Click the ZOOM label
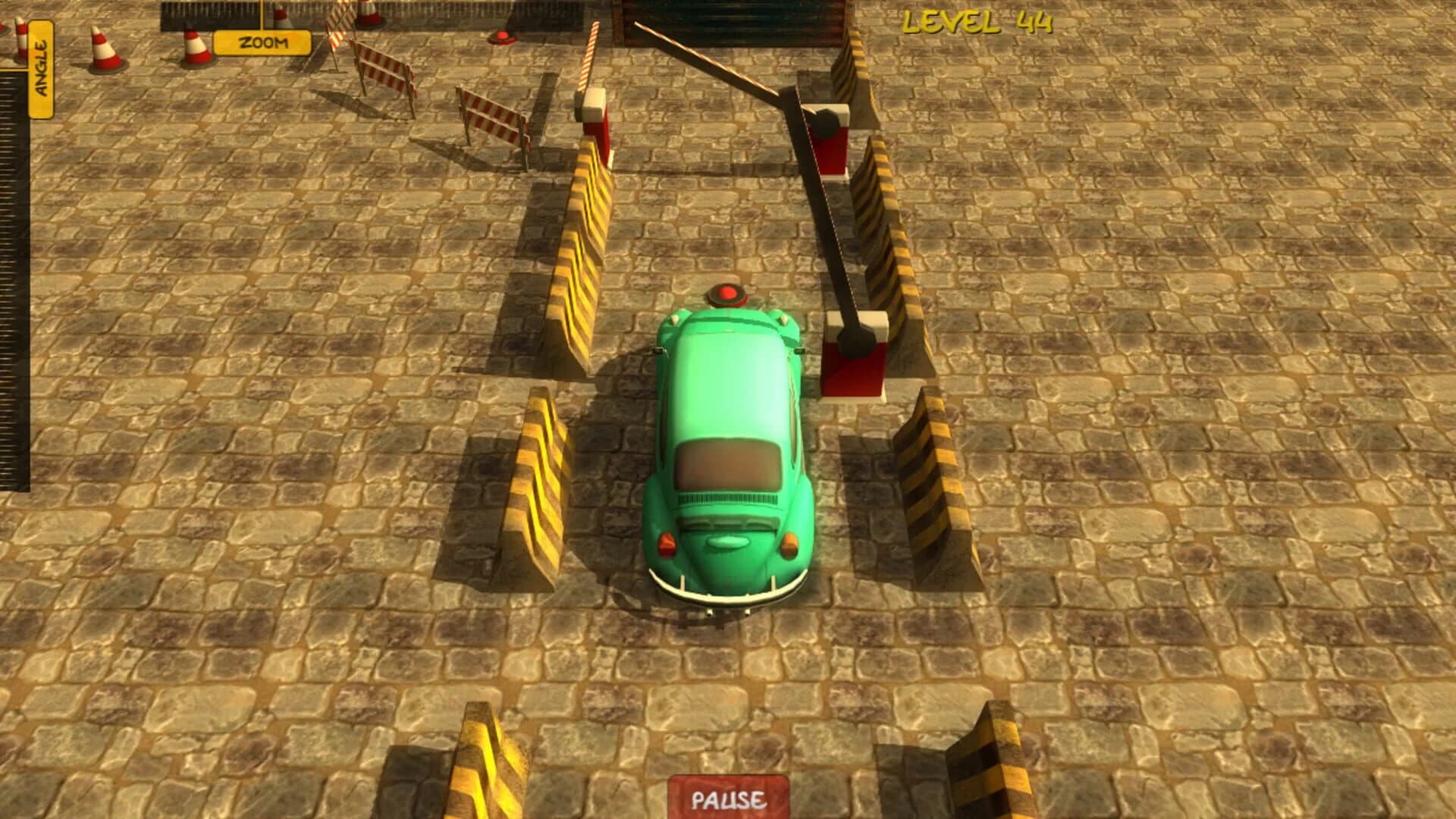1456x819 pixels. point(262,41)
